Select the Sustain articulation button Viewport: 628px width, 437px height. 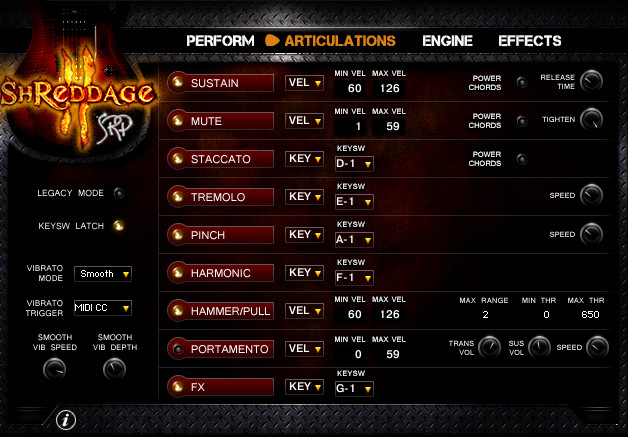[x=222, y=83]
